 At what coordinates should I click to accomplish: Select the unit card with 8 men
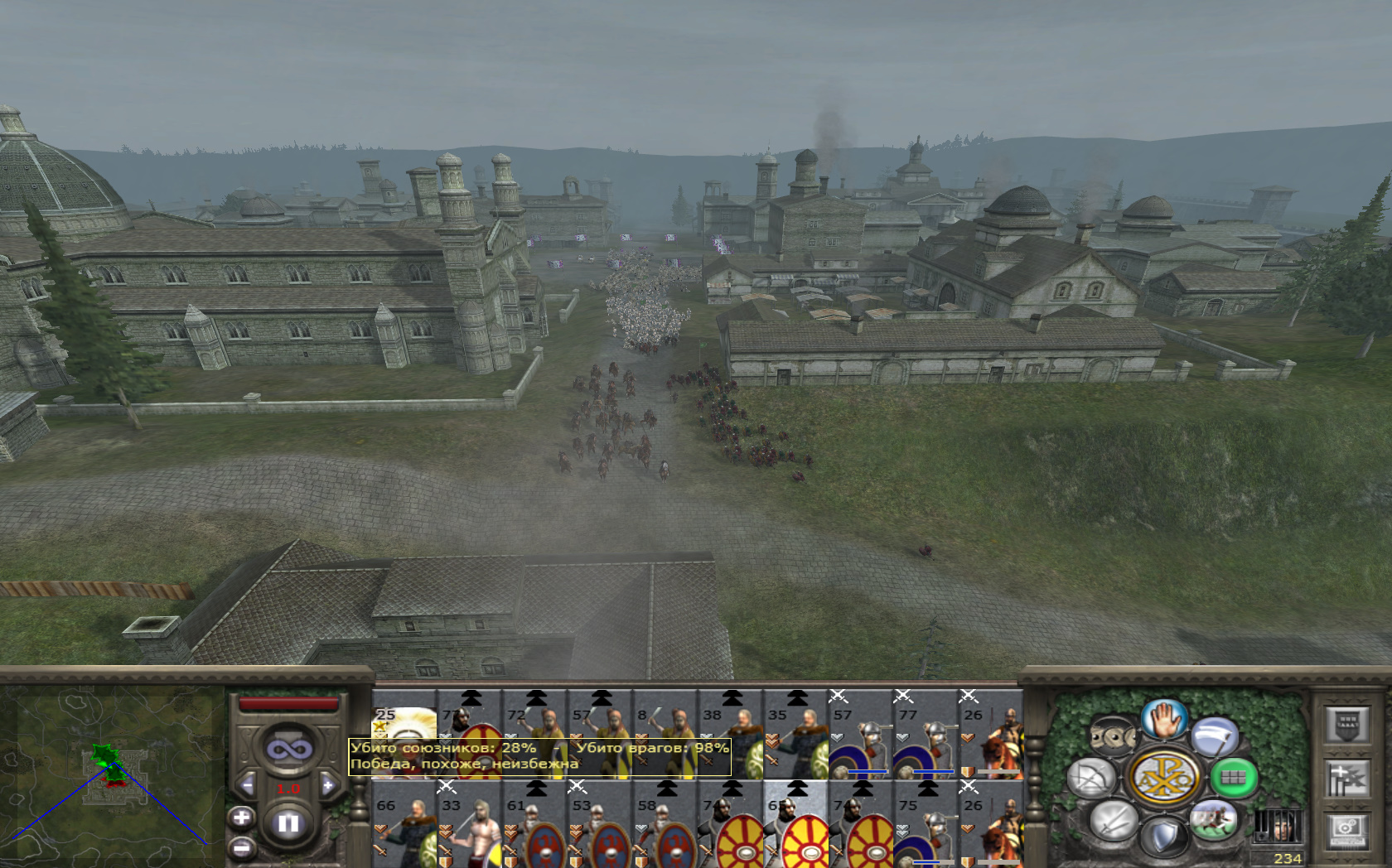tap(664, 721)
